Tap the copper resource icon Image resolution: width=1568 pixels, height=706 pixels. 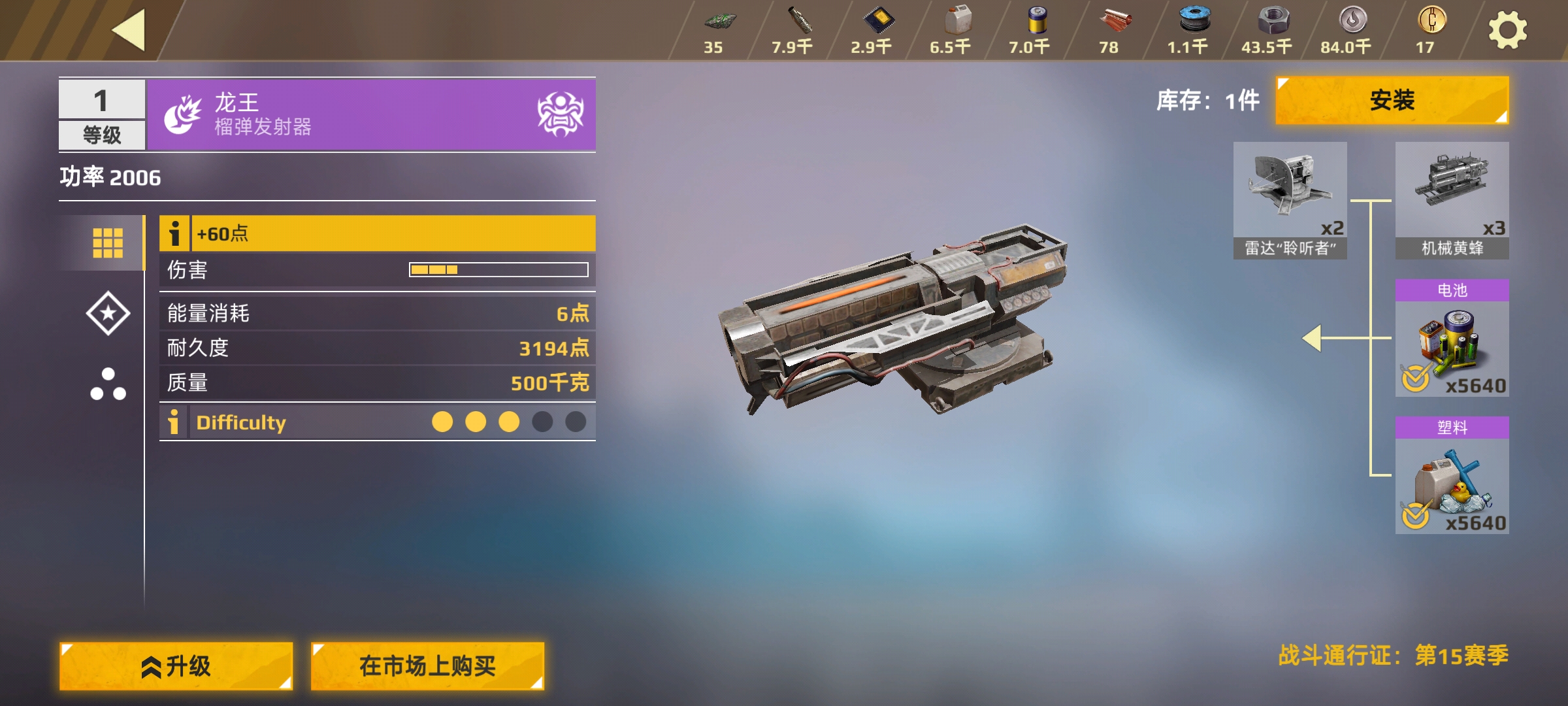(1115, 21)
